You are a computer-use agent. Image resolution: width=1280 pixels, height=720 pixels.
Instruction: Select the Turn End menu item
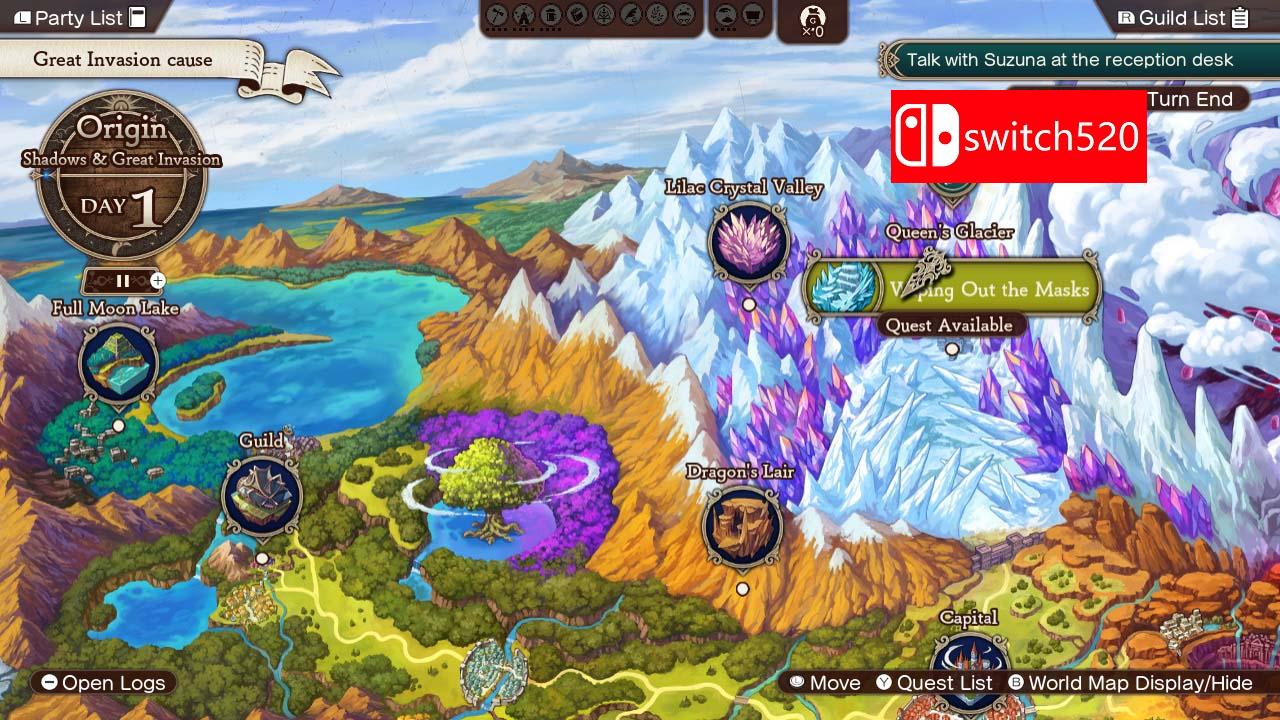(x=1192, y=99)
